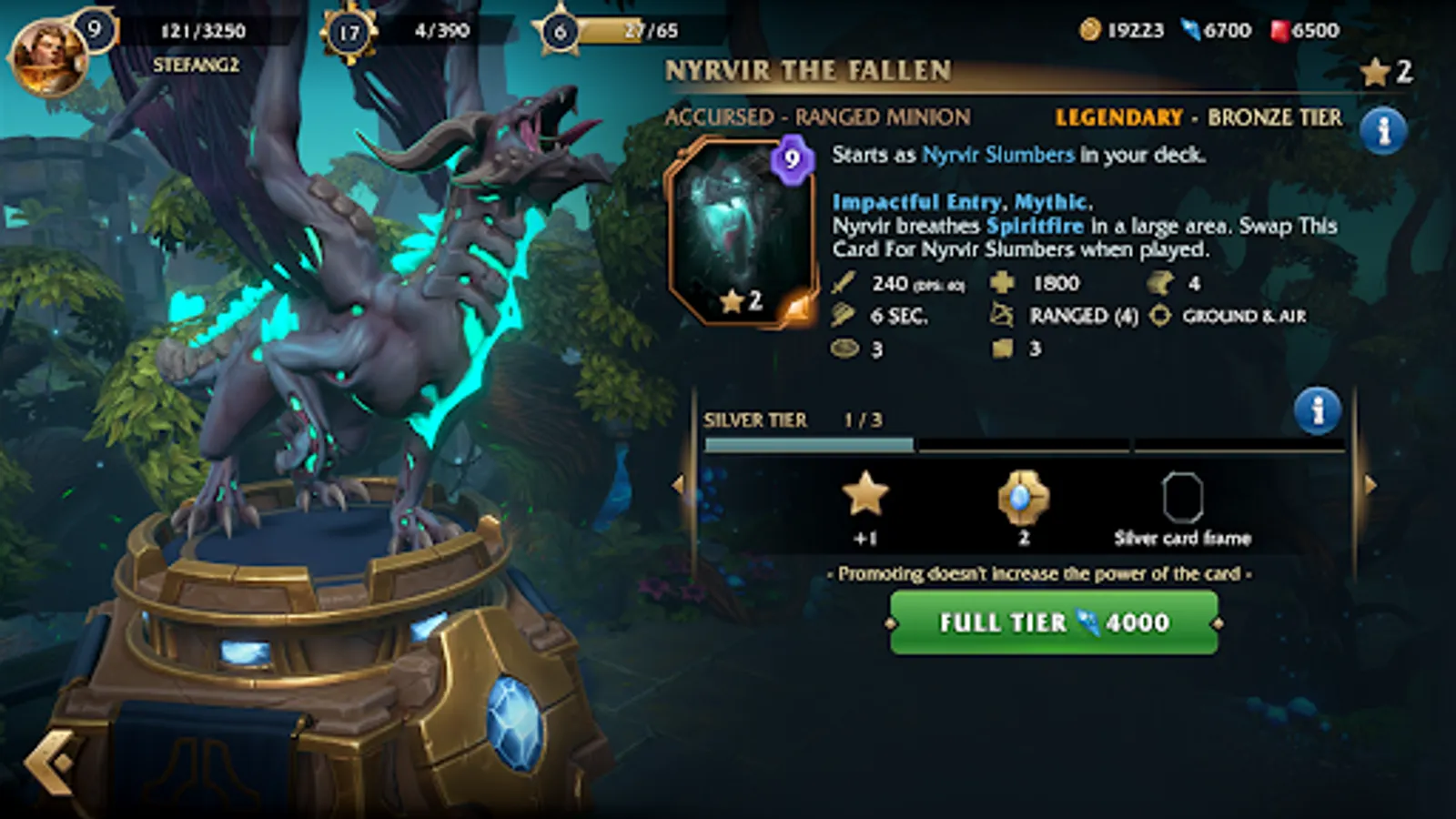Viewport: 1456px width, 819px height.
Task: Select the Silver card frame reward
Action: point(1183,496)
